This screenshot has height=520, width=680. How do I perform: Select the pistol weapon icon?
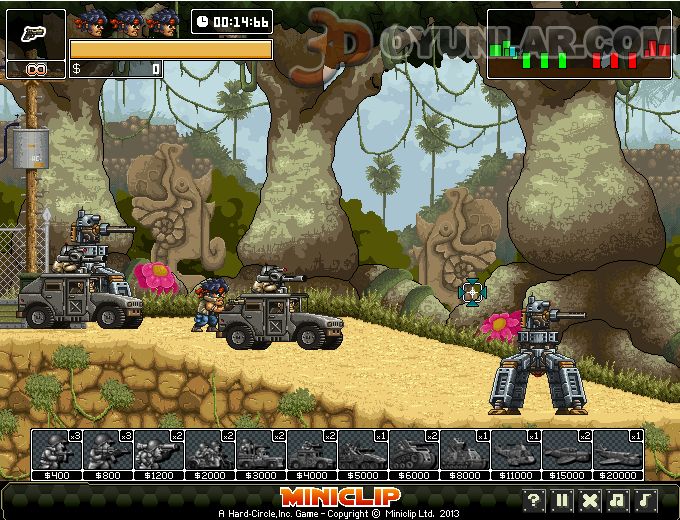point(36,34)
